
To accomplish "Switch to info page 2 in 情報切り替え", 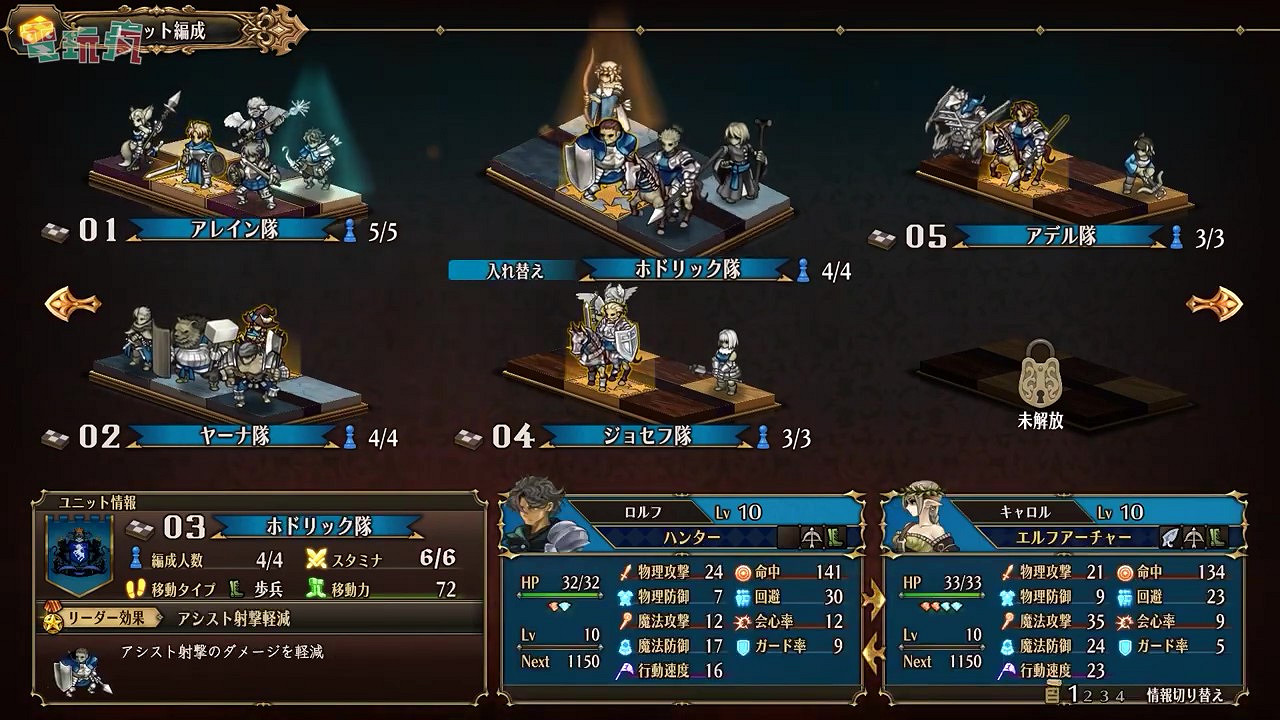I will 1086,693.
